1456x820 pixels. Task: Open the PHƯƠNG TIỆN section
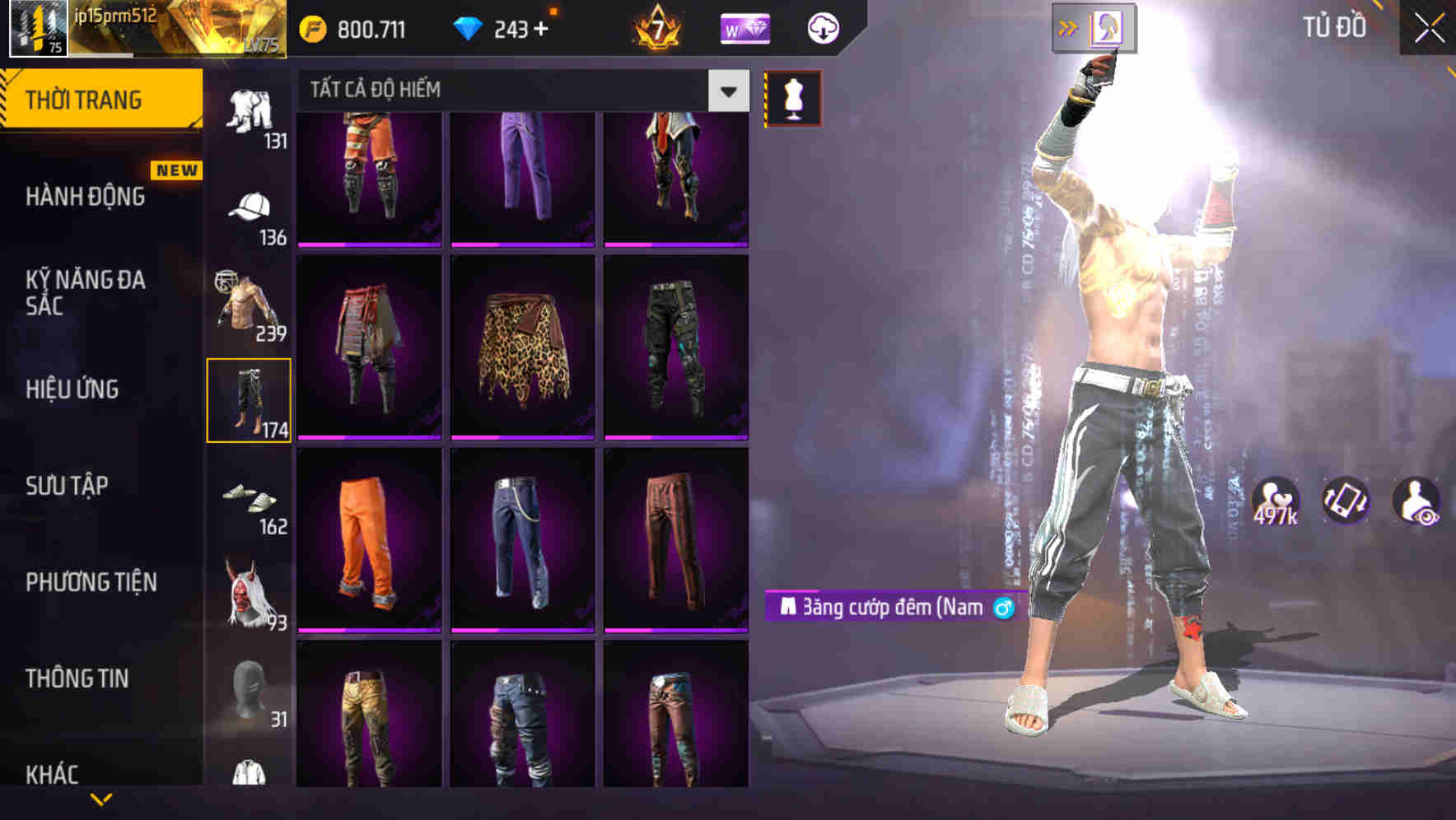click(x=89, y=580)
